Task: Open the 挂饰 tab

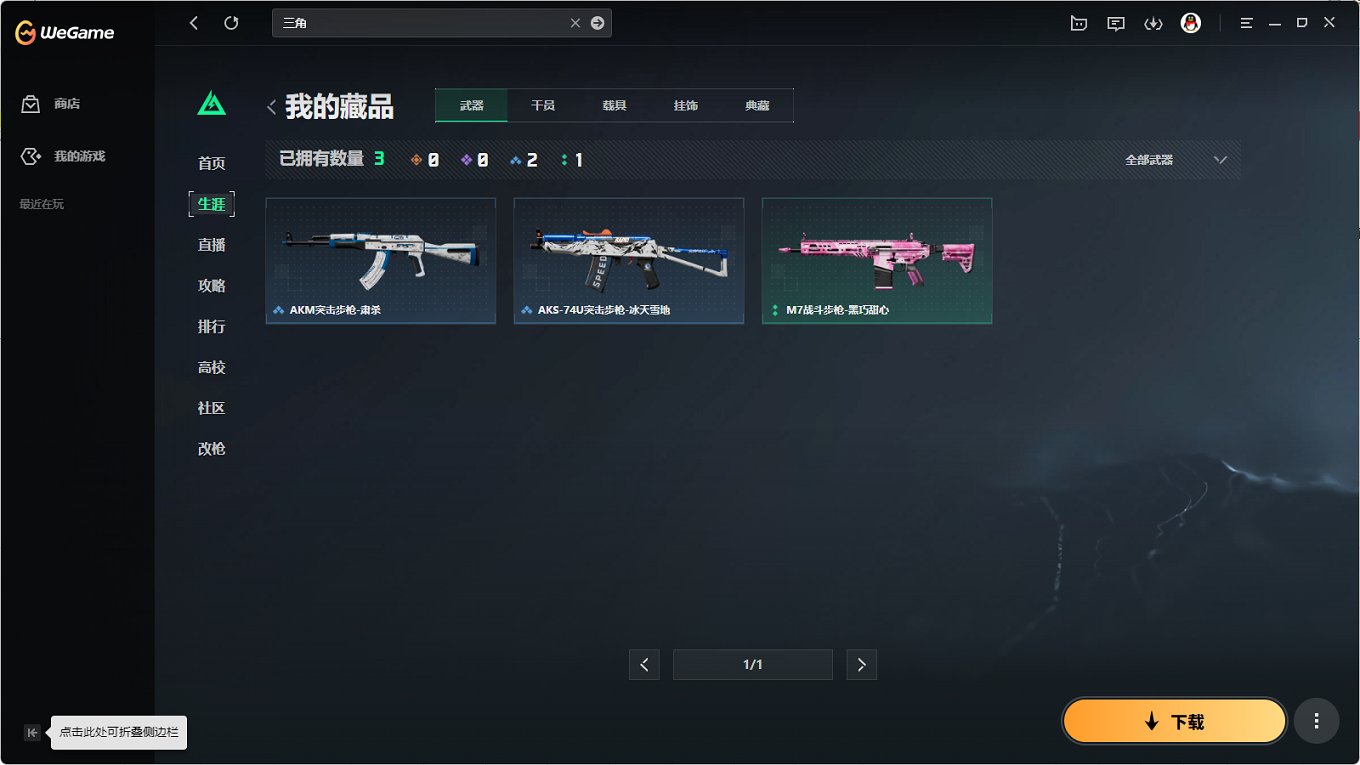Action: [x=685, y=104]
